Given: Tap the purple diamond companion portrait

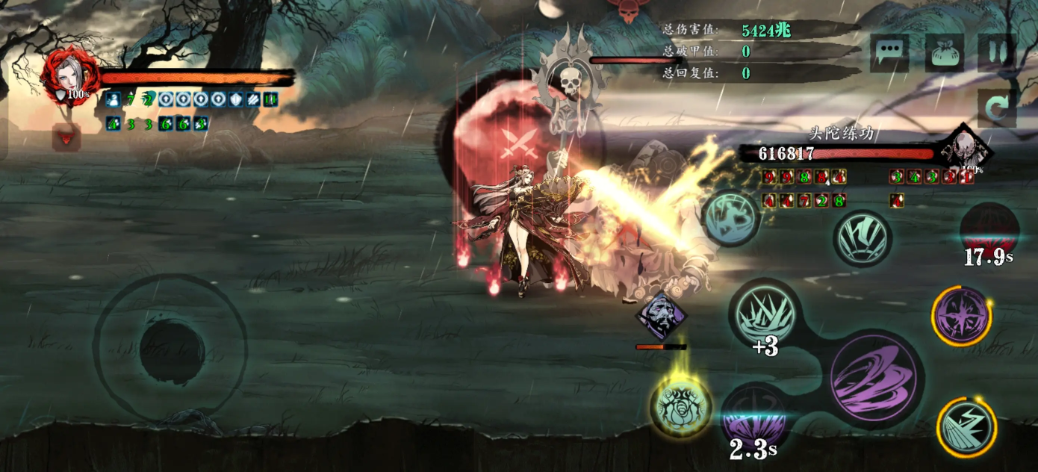Looking at the screenshot, I should click(661, 315).
